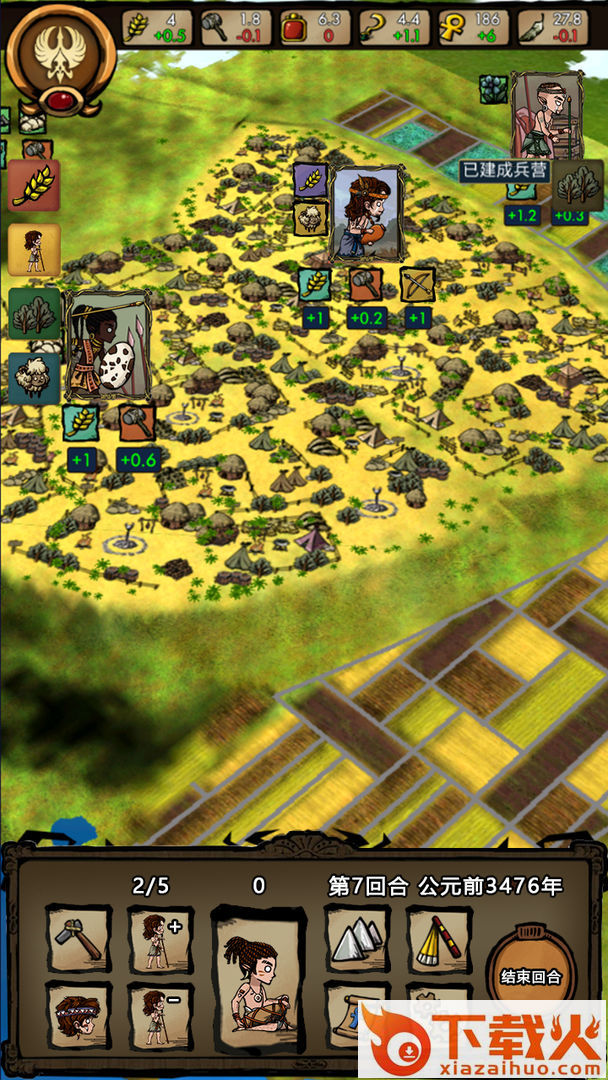This screenshot has height=1080, width=608.
Task: Click the wheat resource counter in top bar
Action: [x=157, y=28]
